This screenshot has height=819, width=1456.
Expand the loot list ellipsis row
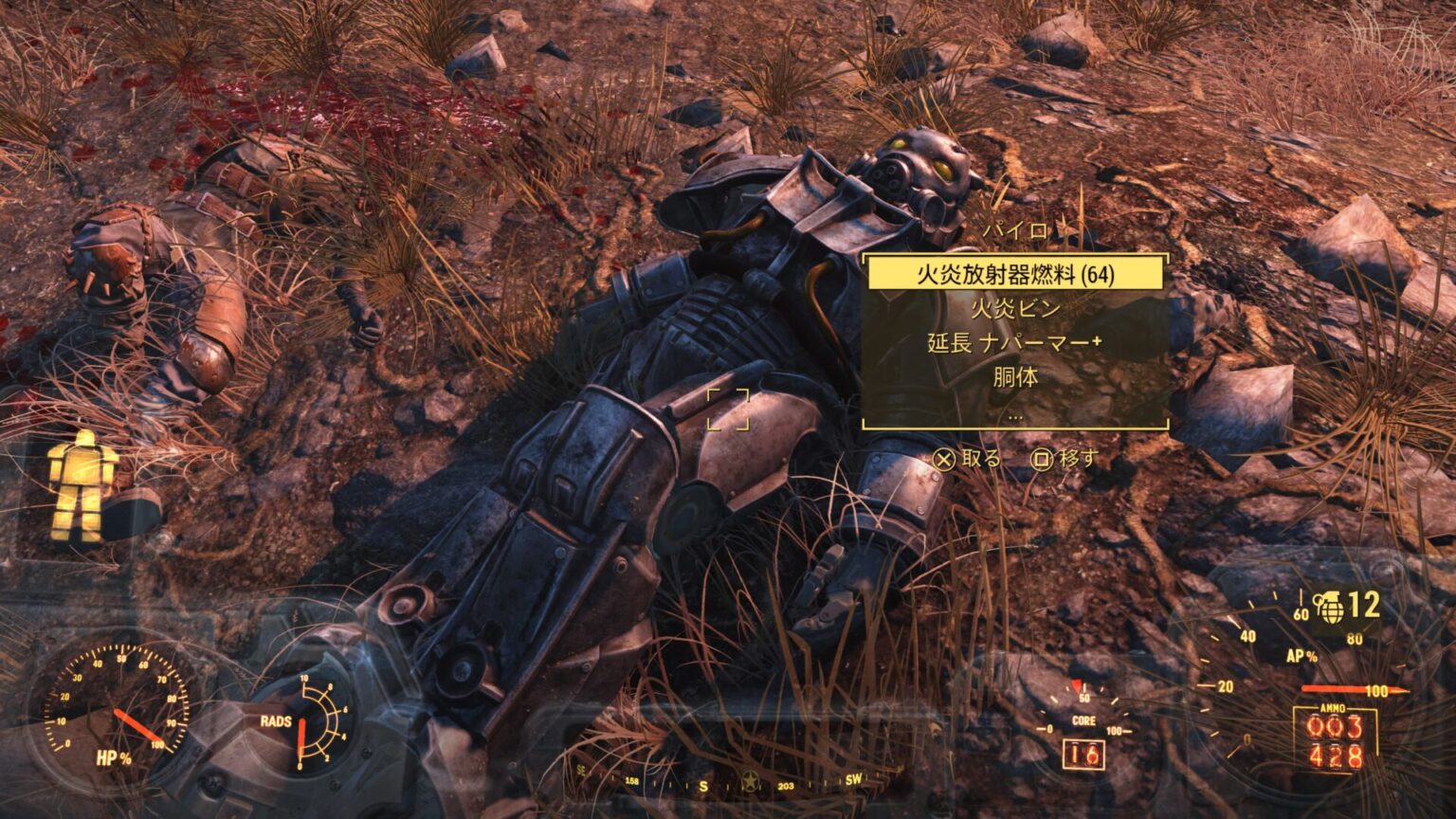[x=1015, y=413]
